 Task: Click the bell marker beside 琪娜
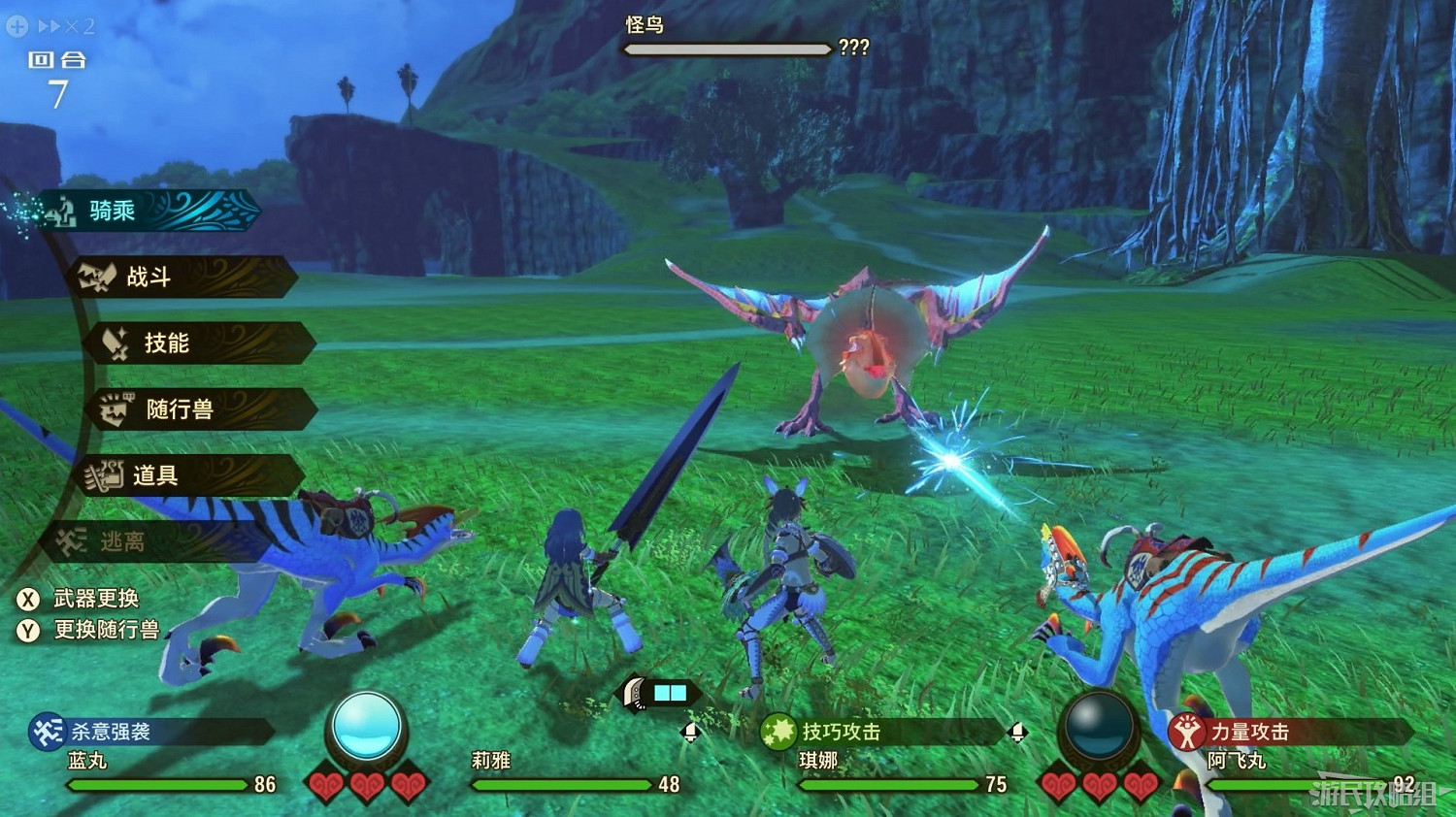click(1016, 735)
